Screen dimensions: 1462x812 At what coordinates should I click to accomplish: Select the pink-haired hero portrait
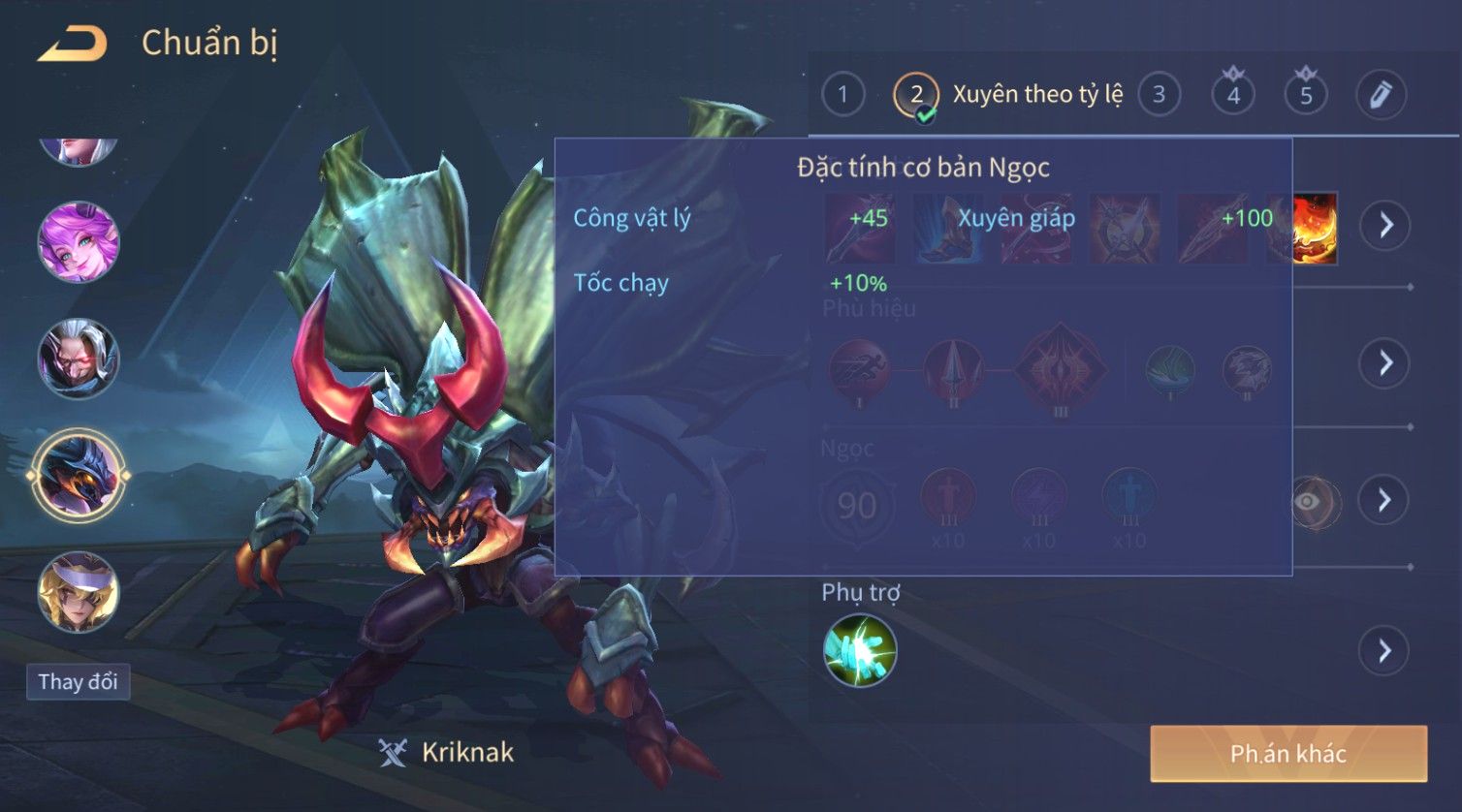(79, 242)
